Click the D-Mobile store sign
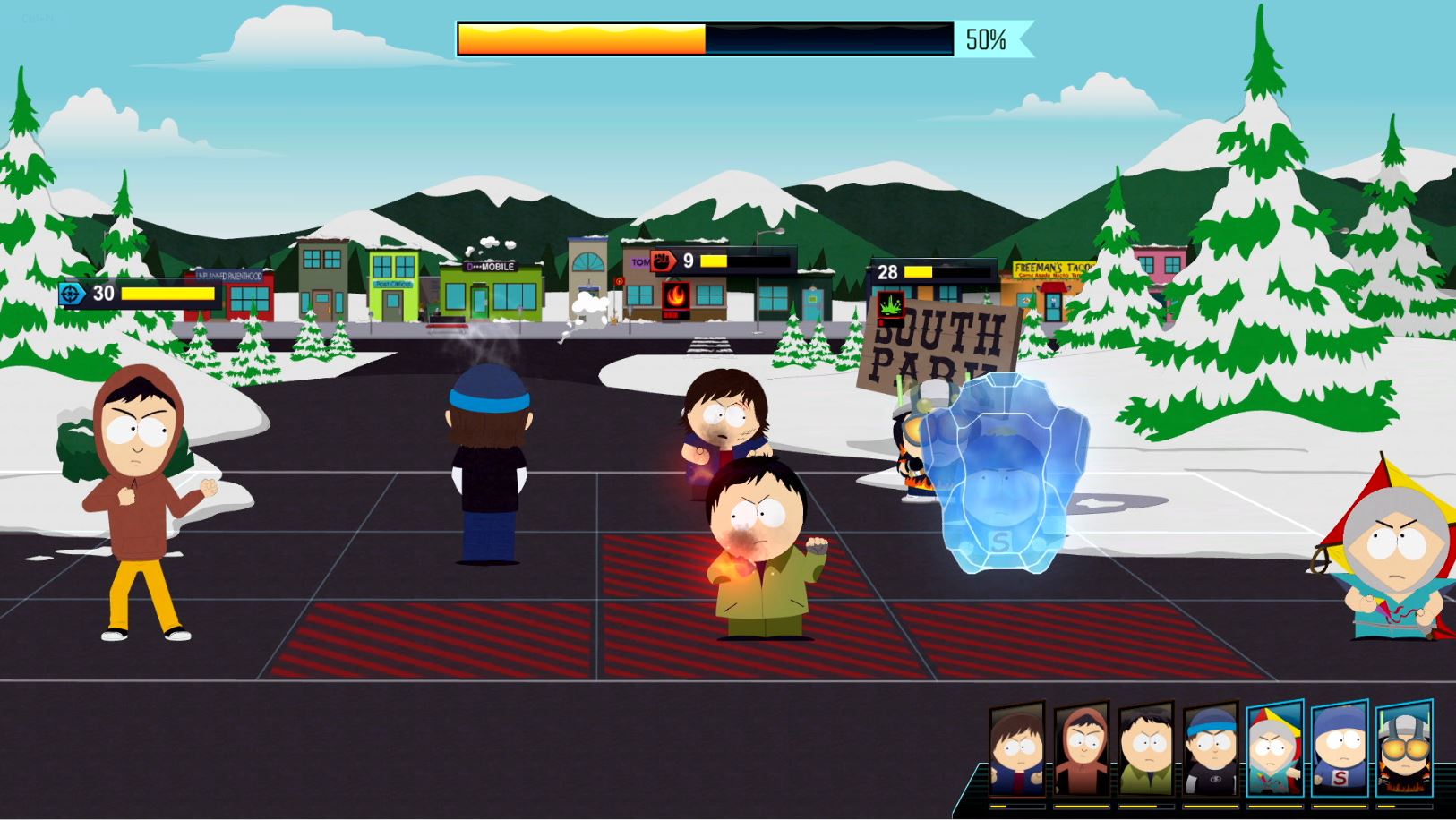The height and width of the screenshot is (820, 1456). pos(489,266)
